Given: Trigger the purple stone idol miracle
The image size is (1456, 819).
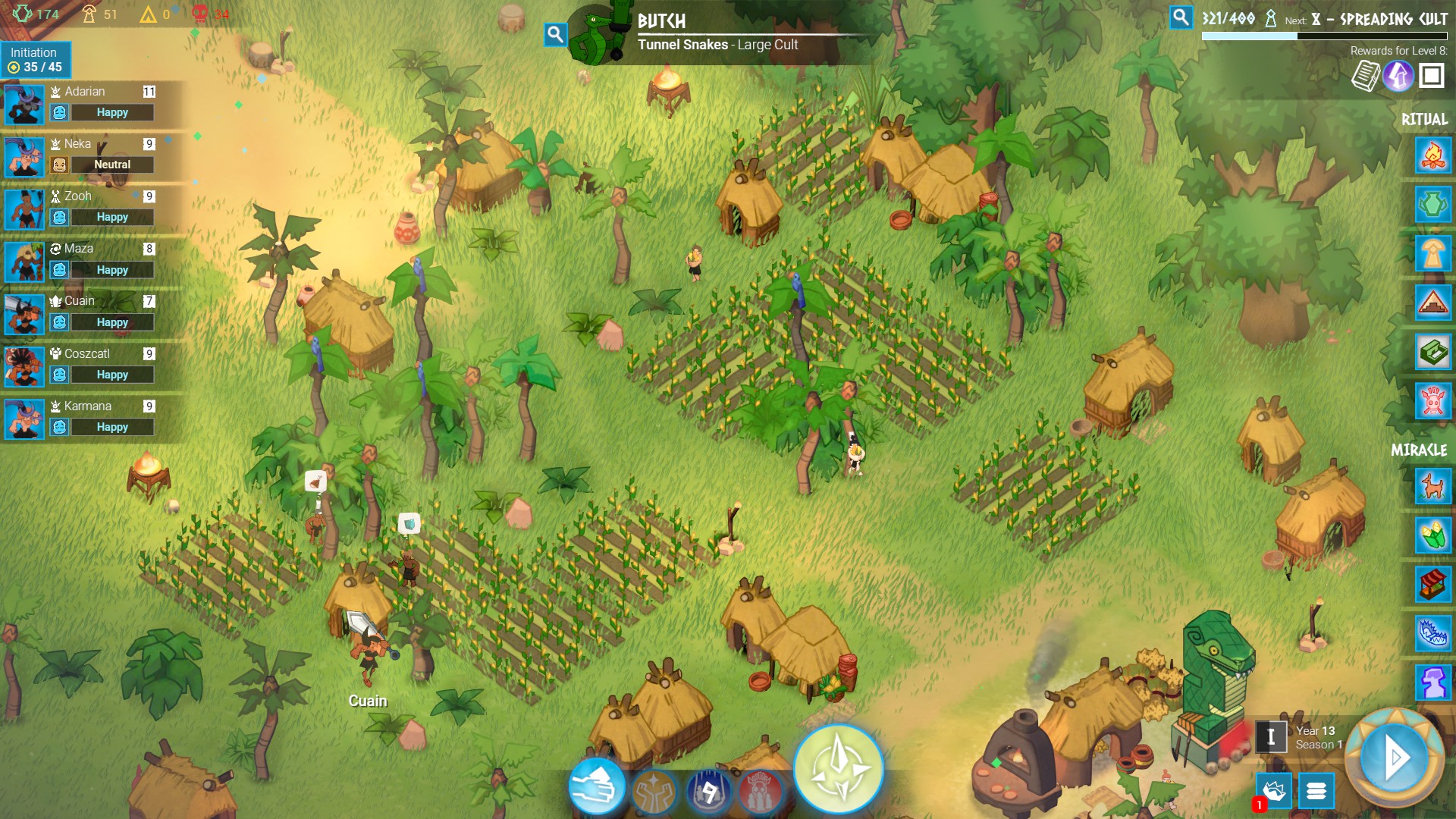Looking at the screenshot, I should pos(1432,682).
